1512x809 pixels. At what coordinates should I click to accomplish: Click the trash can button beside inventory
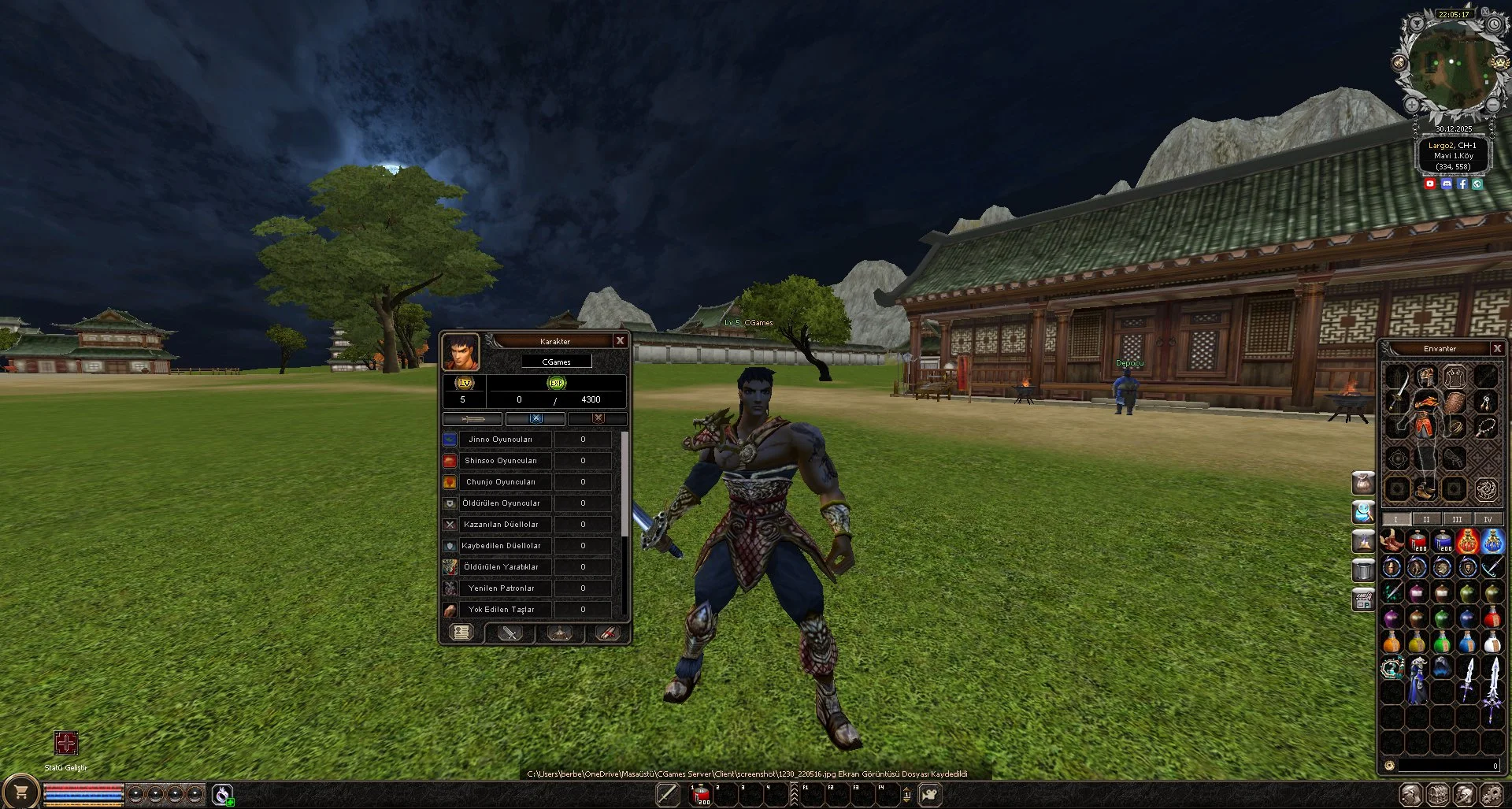pyautogui.click(x=1363, y=569)
